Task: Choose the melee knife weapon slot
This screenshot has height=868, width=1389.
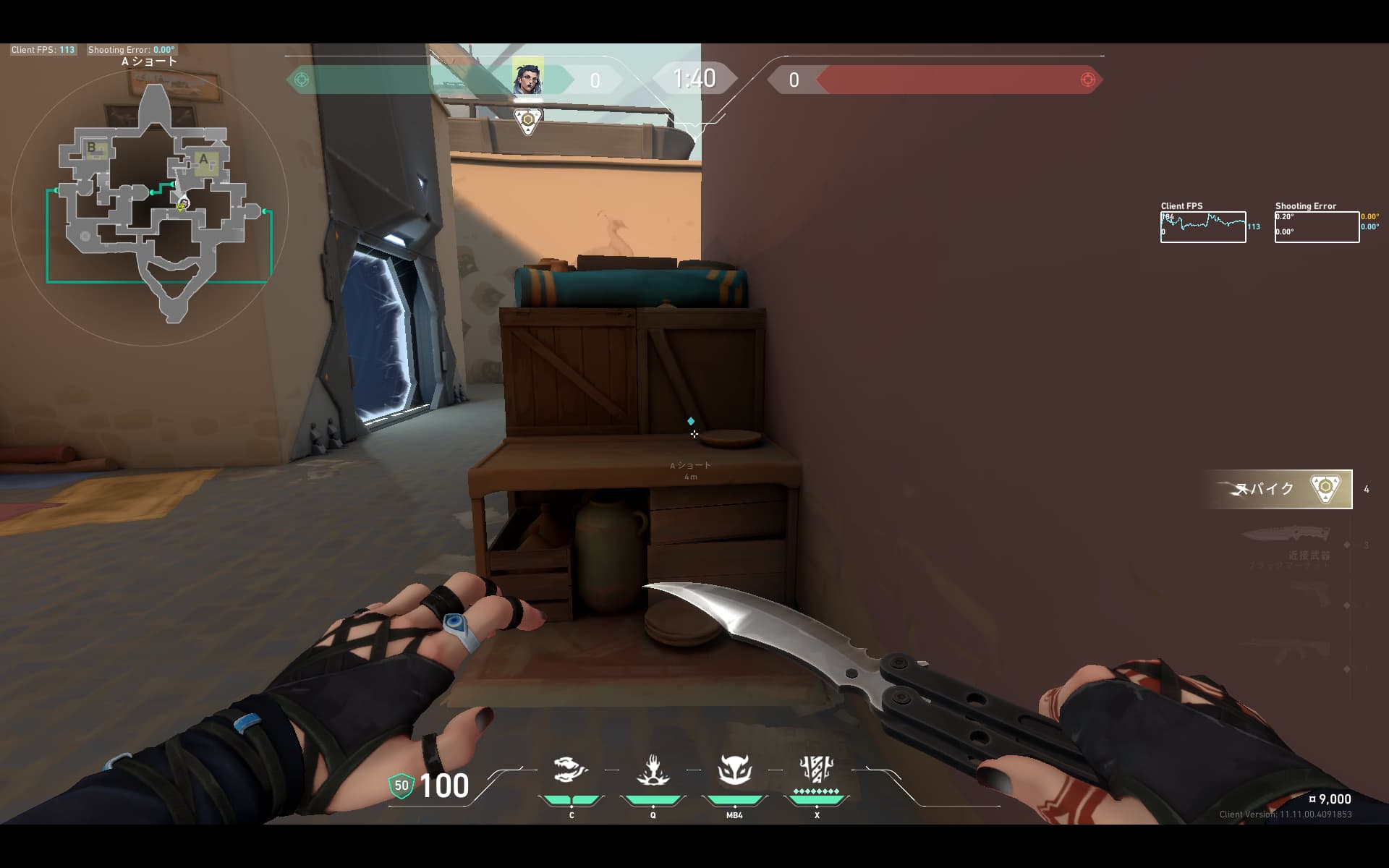Action: [1286, 536]
